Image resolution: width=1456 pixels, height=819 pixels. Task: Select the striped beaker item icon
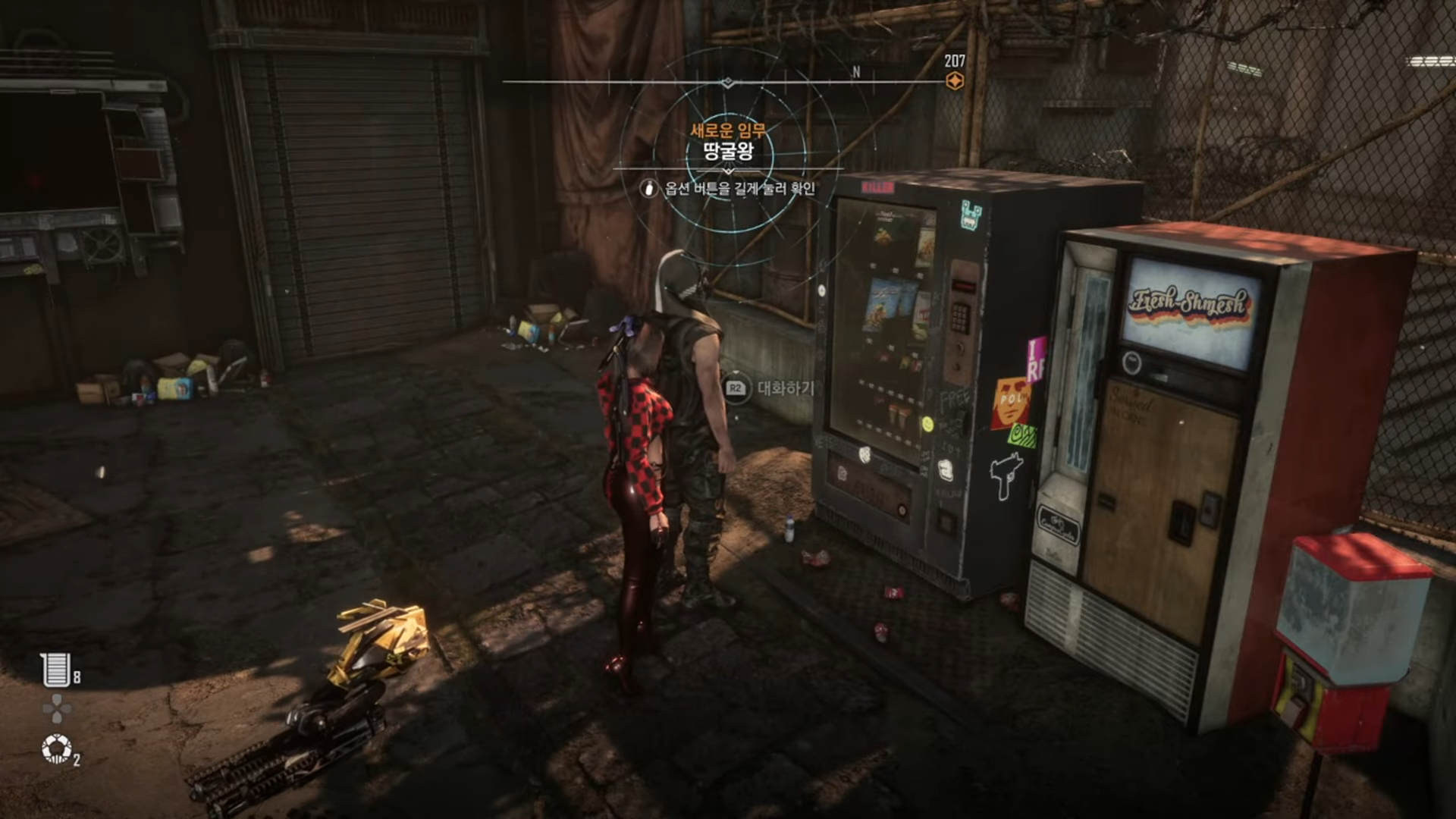[x=56, y=670]
